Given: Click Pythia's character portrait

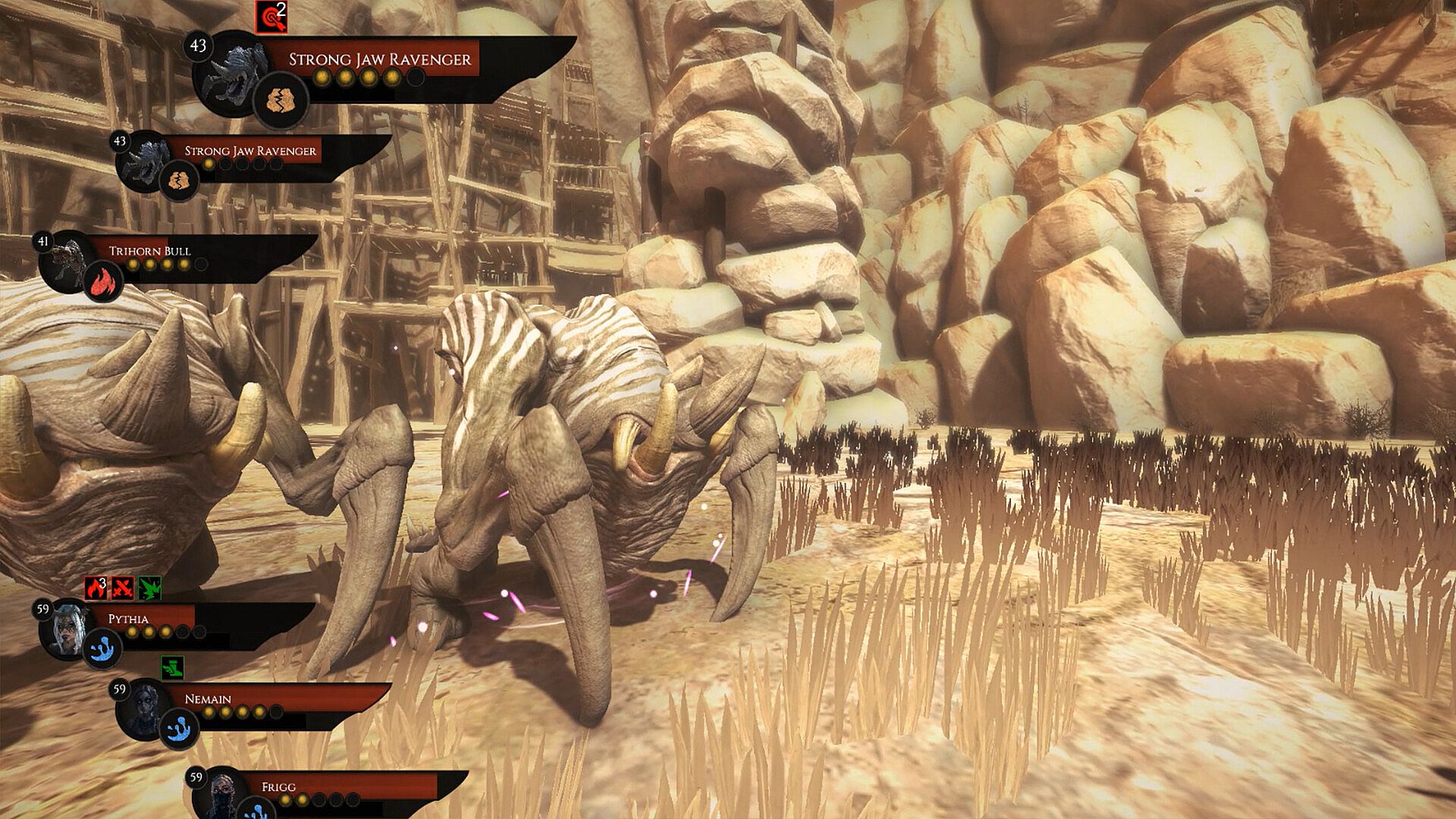Looking at the screenshot, I should [67, 628].
